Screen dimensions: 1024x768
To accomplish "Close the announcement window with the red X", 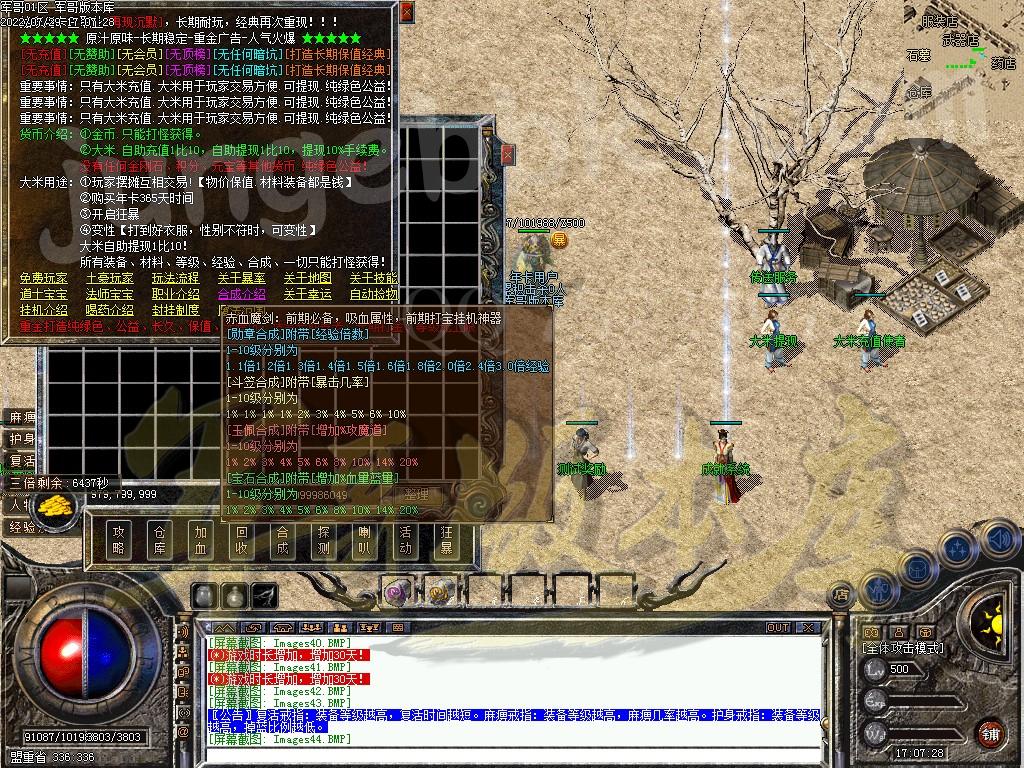I will [x=406, y=12].
